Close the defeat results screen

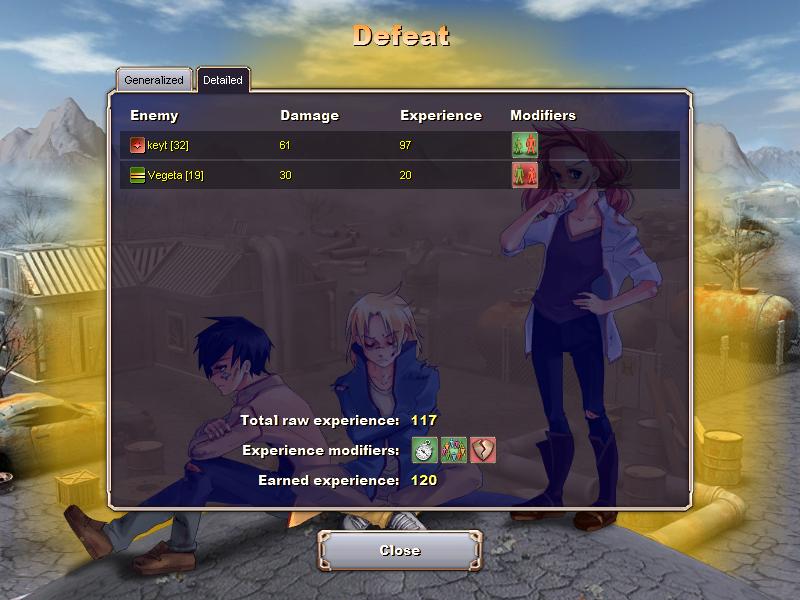(x=400, y=550)
